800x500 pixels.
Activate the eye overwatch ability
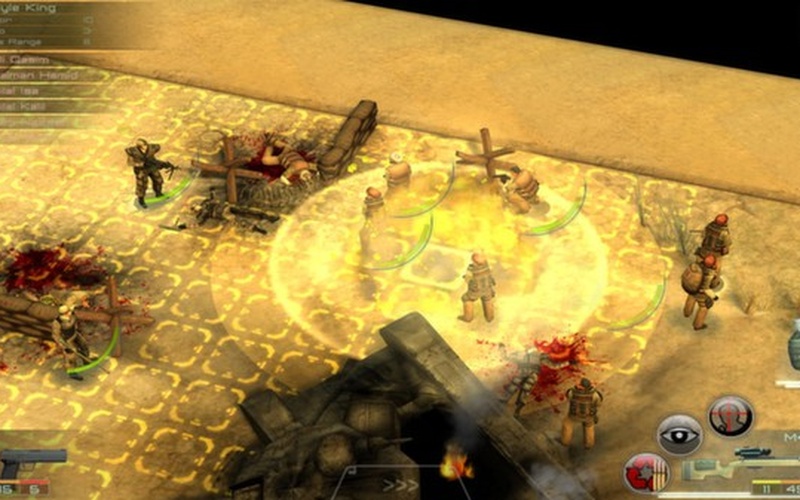pos(679,435)
